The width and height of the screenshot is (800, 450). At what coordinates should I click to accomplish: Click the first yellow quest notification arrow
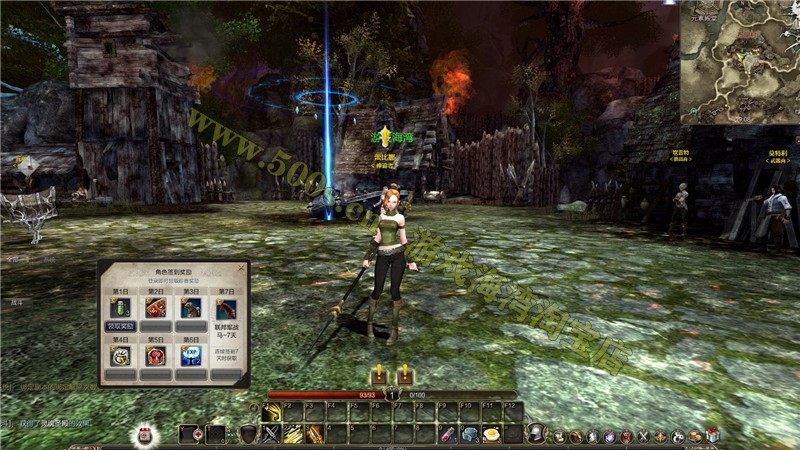(x=379, y=375)
